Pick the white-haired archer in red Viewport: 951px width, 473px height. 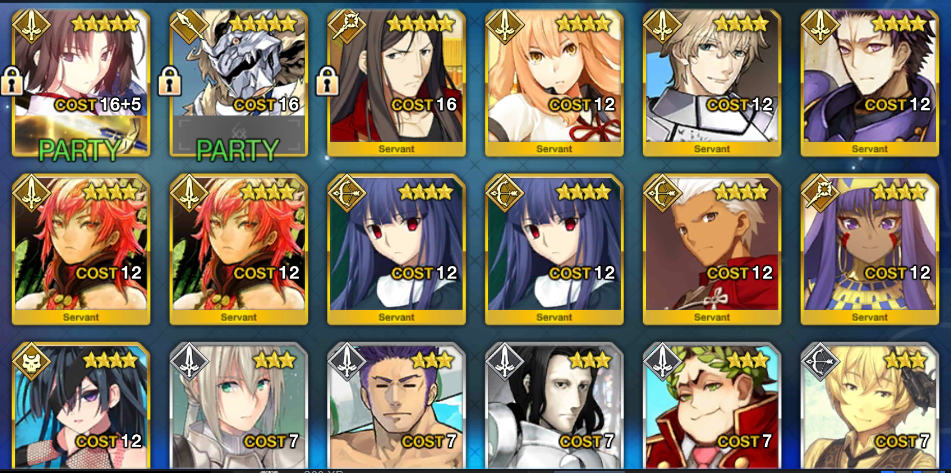(x=713, y=250)
